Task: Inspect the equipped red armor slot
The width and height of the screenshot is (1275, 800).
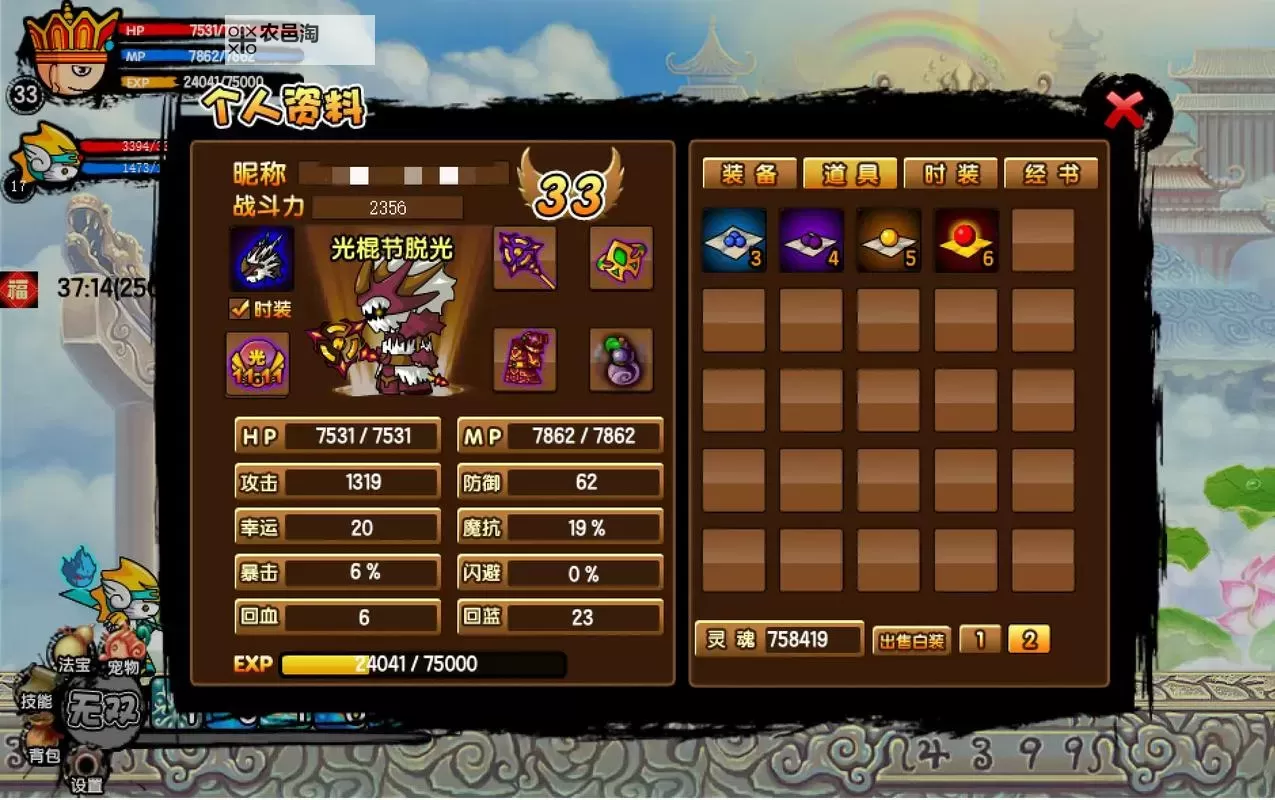Action: [x=525, y=360]
